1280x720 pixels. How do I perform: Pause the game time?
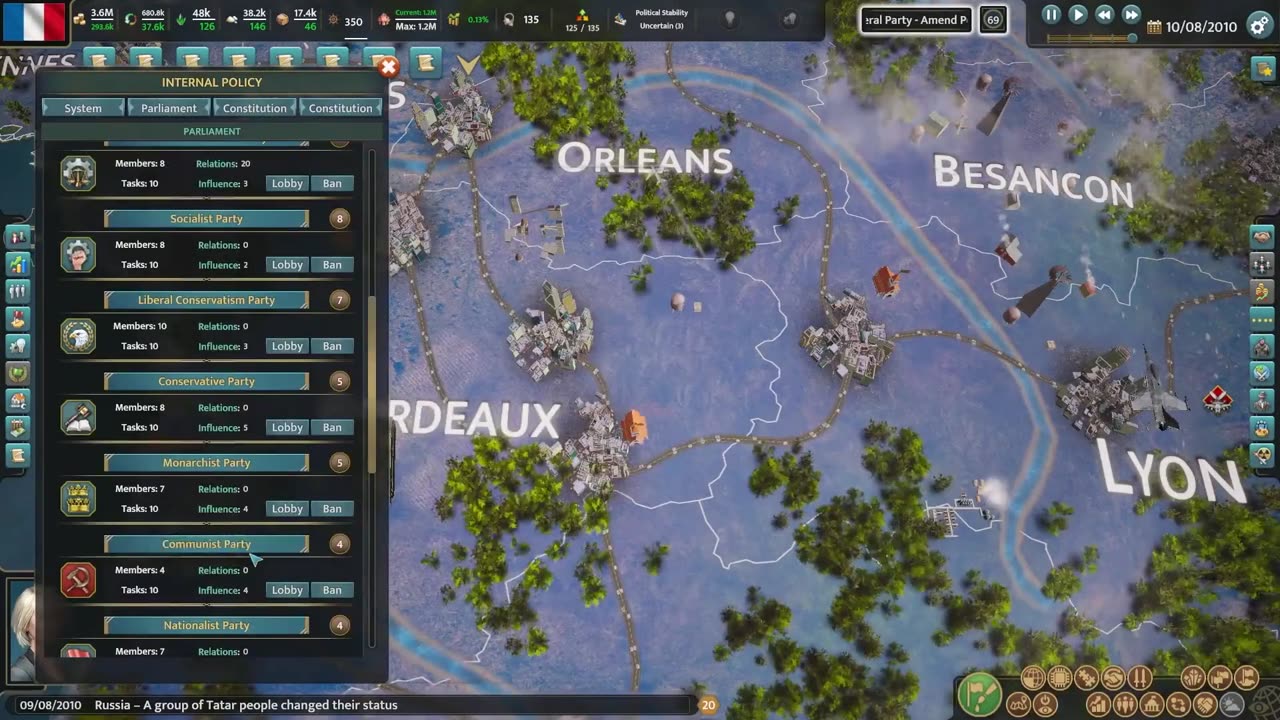1051,15
